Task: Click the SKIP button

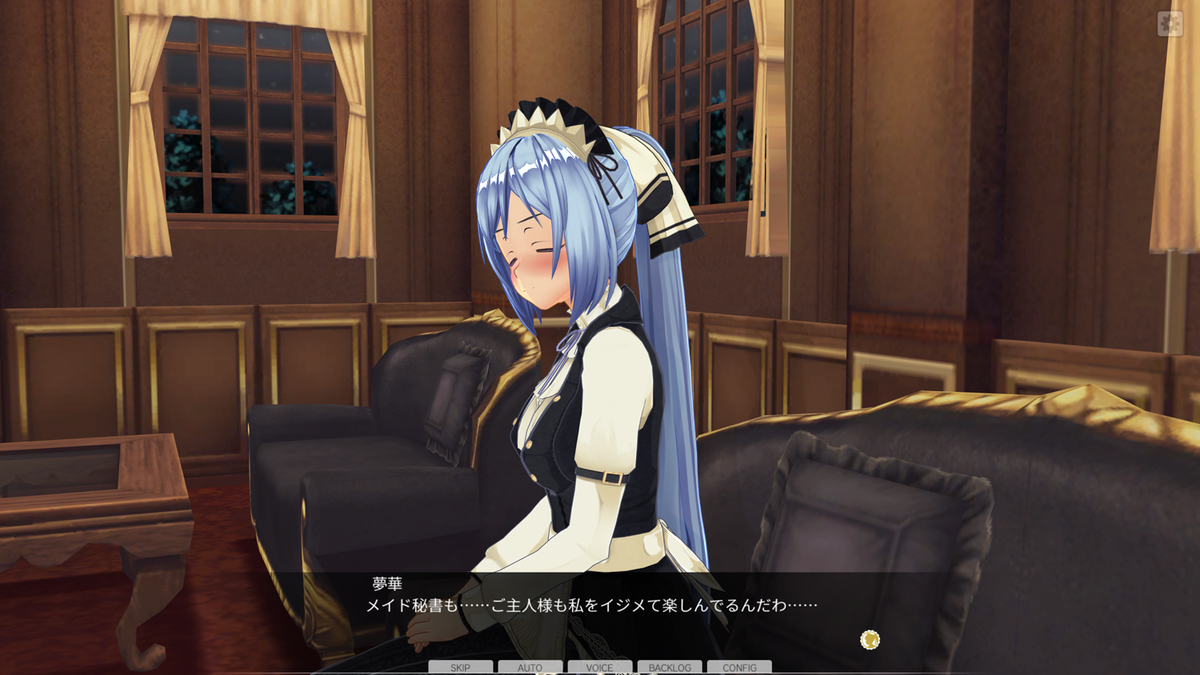Action: [460, 667]
